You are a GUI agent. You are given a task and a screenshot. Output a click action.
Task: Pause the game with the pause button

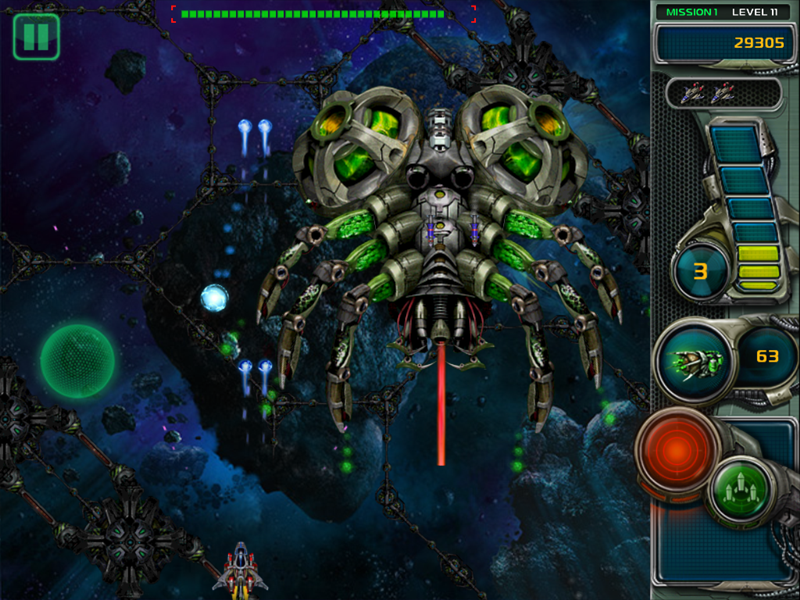point(36,37)
